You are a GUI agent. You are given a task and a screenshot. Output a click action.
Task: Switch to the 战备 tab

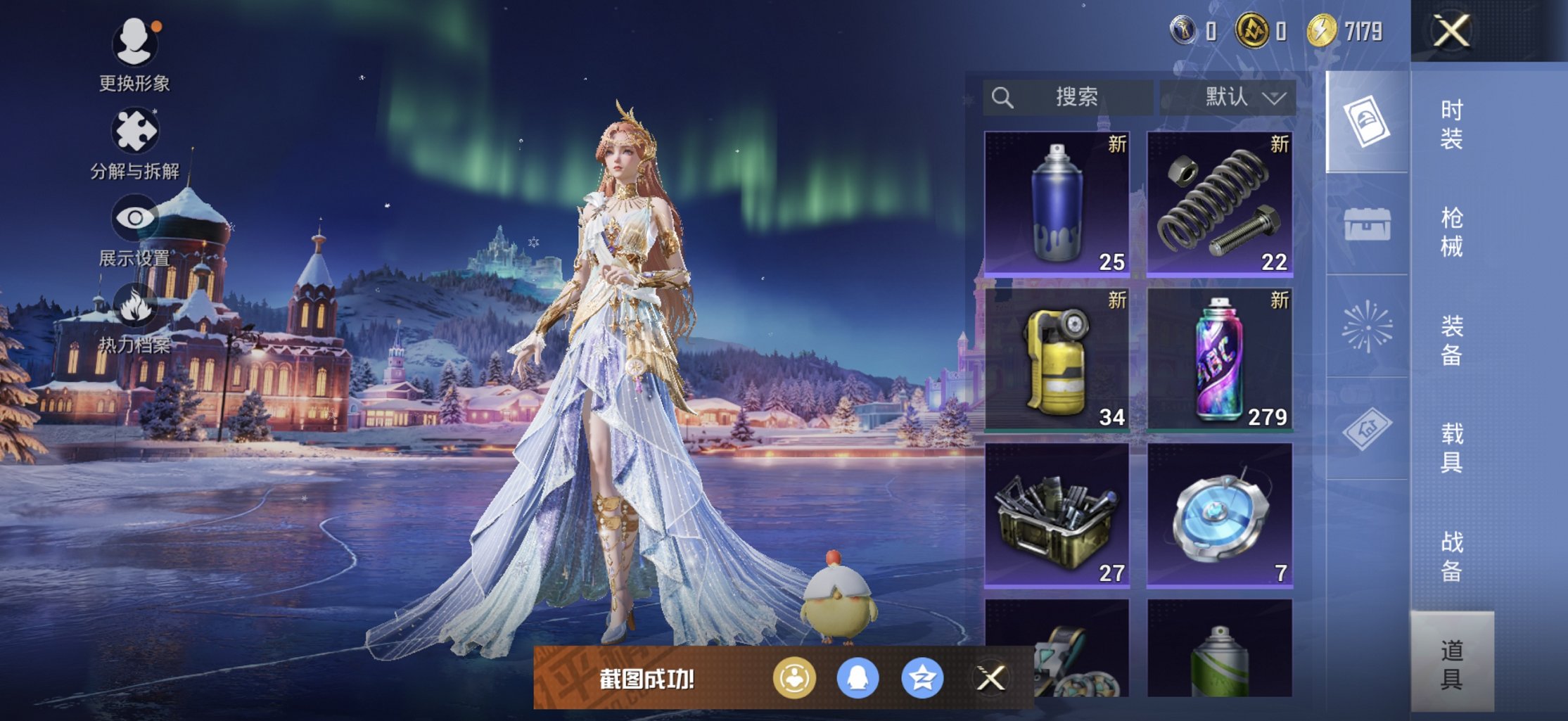point(1451,556)
